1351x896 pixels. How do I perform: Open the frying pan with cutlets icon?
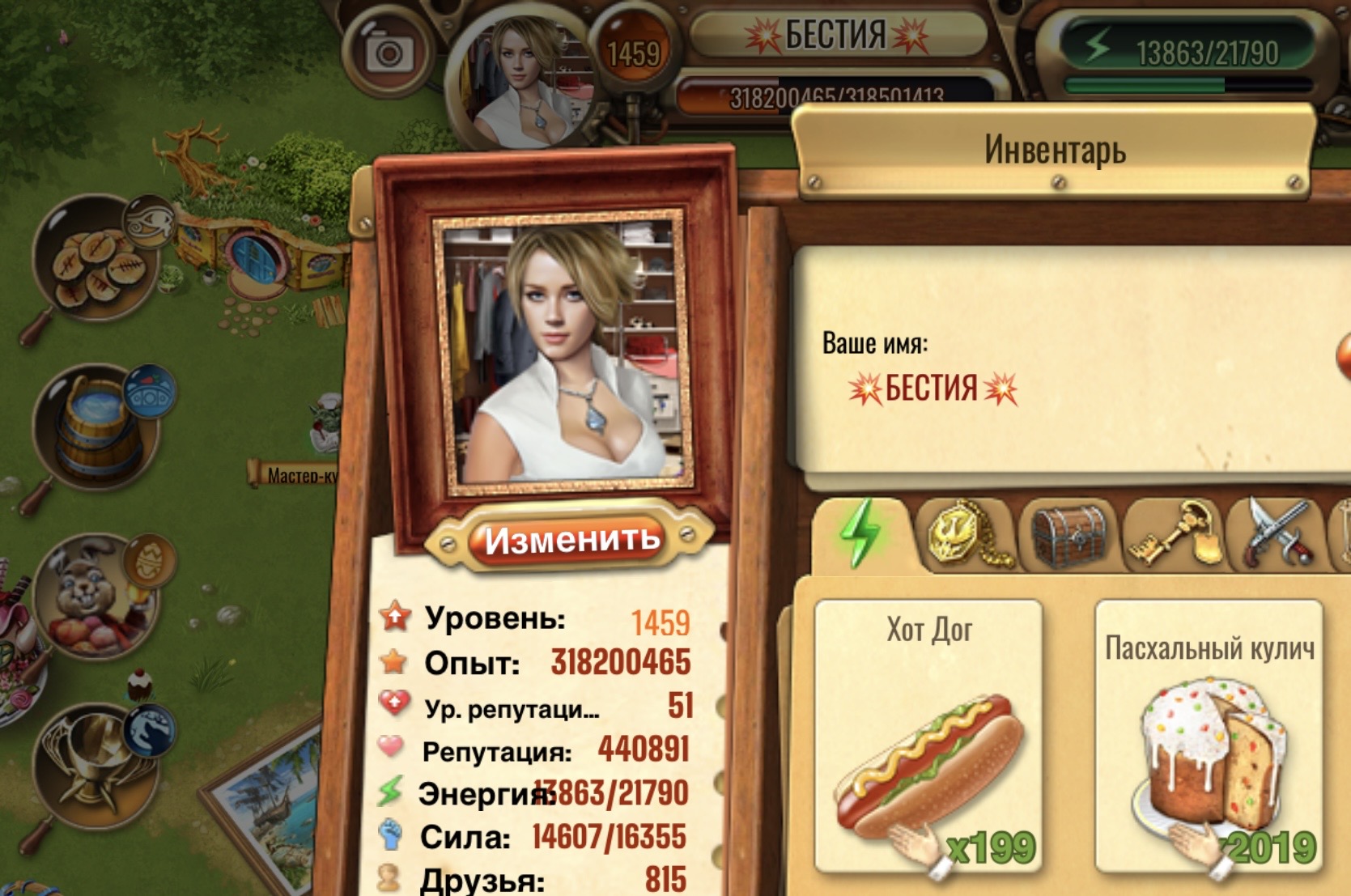click(96, 263)
